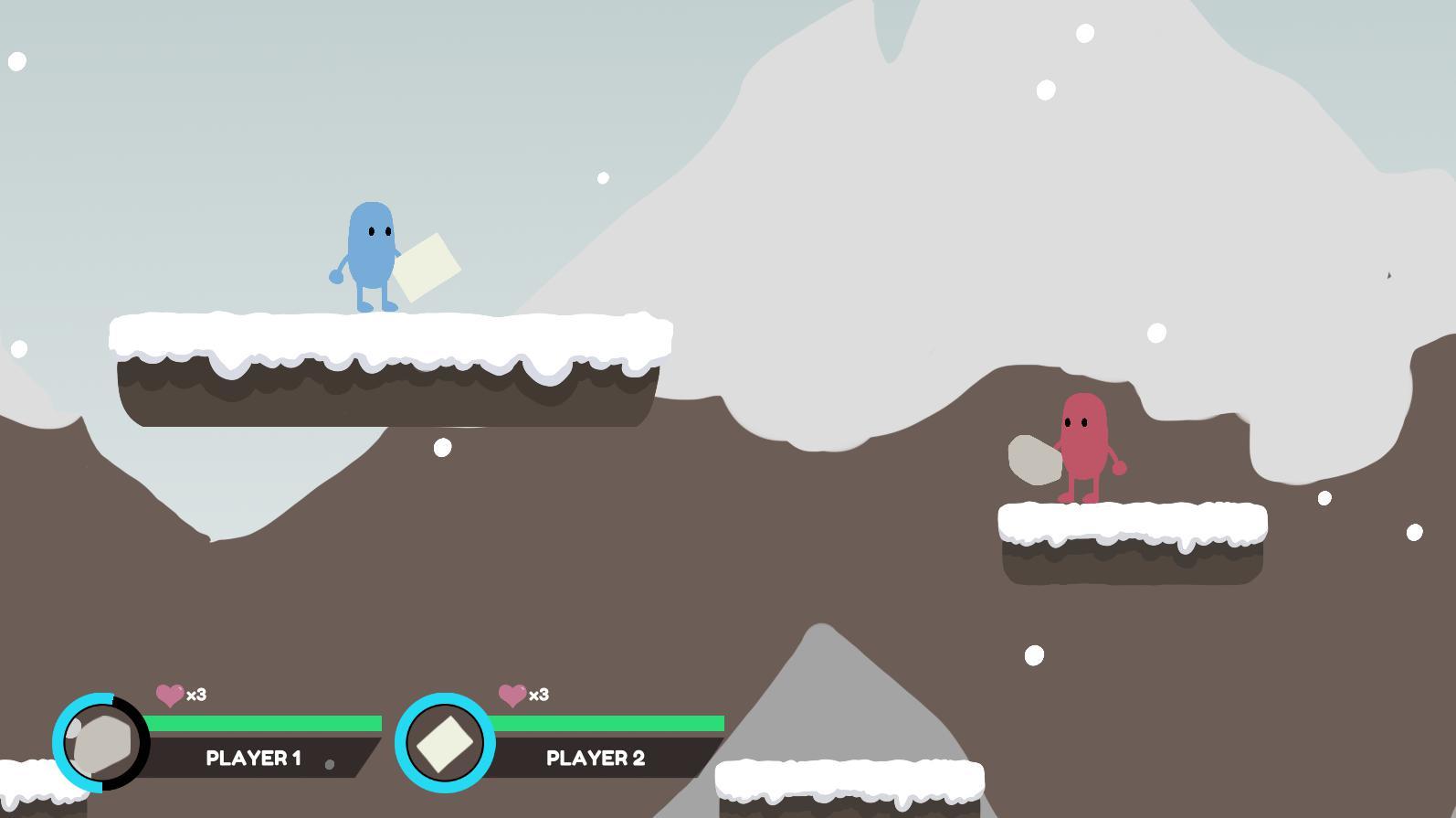
Task: Select the PLAYER 1 name label
Action: 253,758
